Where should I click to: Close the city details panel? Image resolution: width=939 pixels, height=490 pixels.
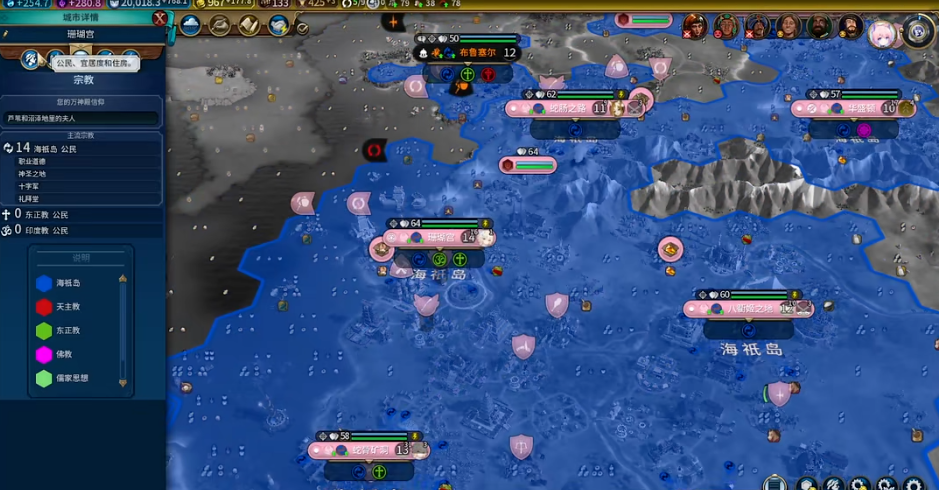pos(160,18)
